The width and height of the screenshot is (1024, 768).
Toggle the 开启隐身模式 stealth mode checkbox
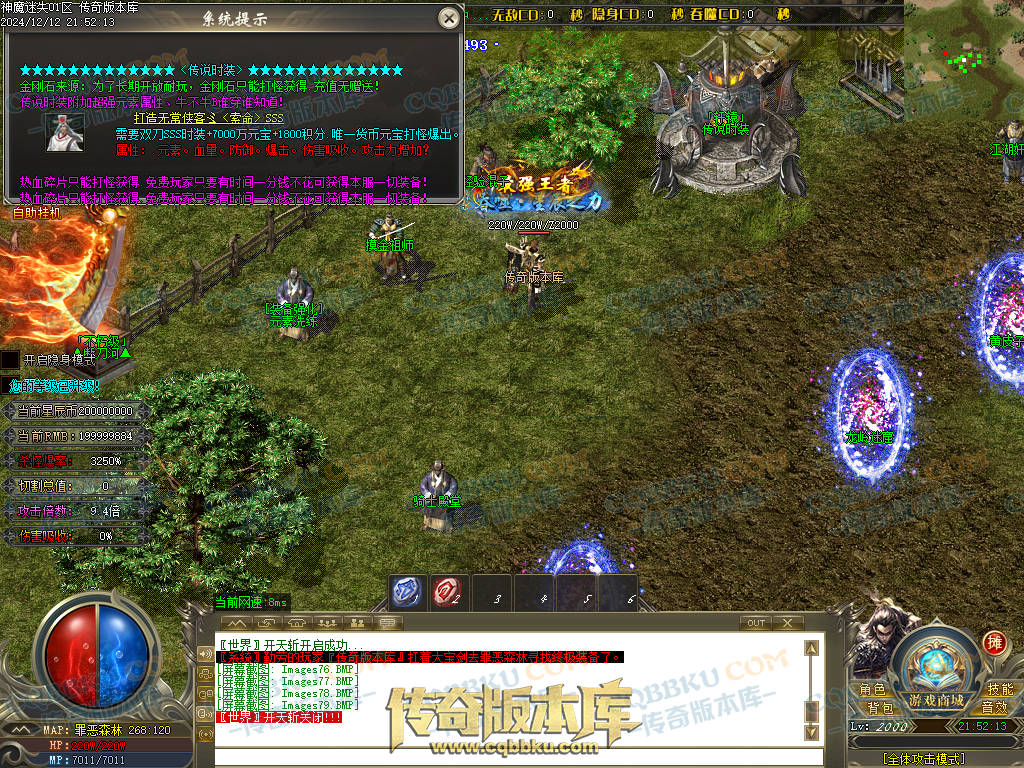coord(9,359)
